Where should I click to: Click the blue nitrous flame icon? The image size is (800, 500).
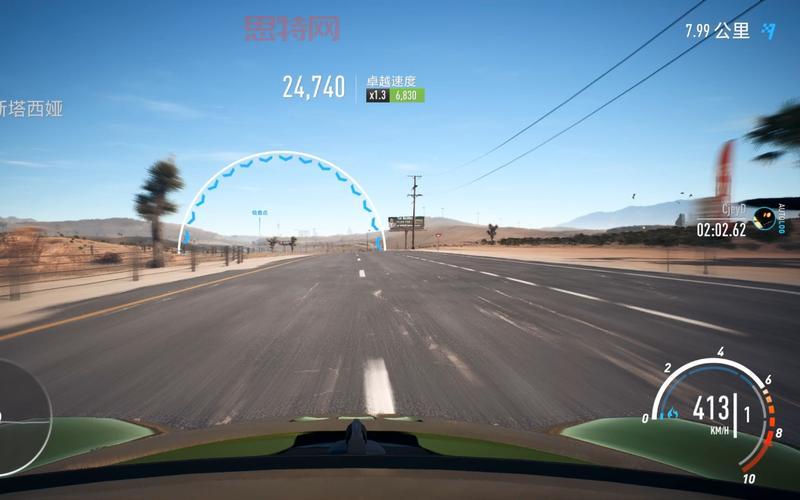coord(672,412)
